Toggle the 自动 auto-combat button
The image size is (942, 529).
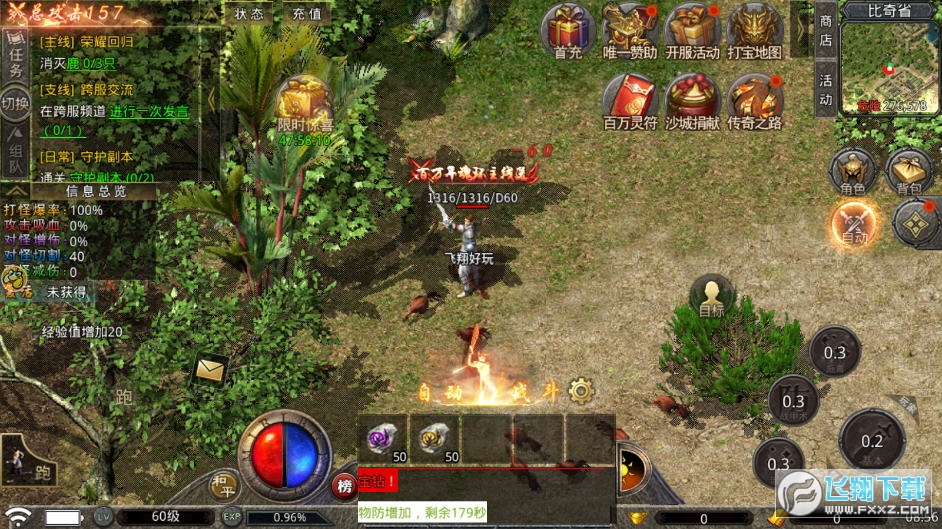point(854,223)
